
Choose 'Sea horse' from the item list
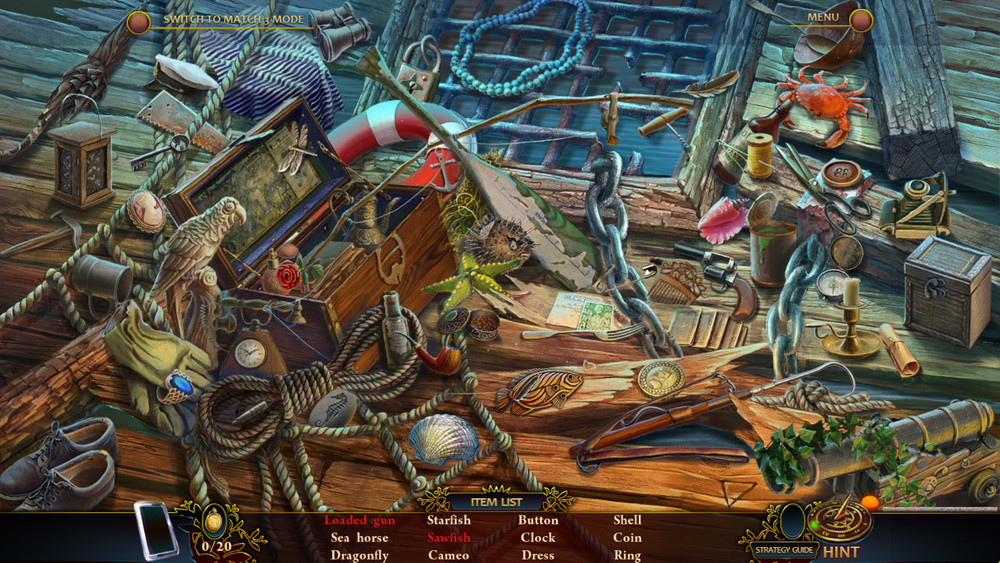click(359, 538)
